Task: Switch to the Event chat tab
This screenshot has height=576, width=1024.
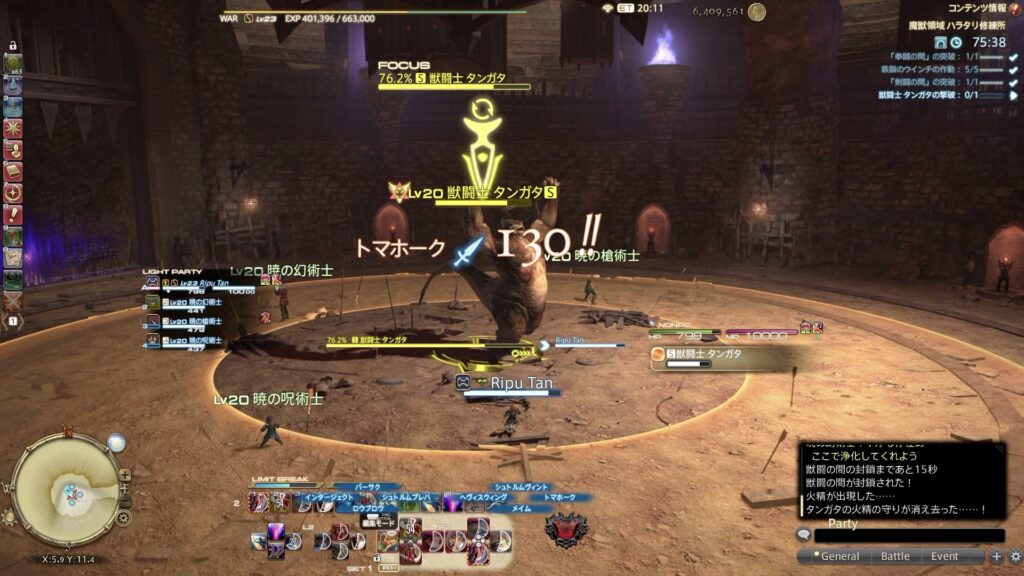Action: (x=944, y=556)
